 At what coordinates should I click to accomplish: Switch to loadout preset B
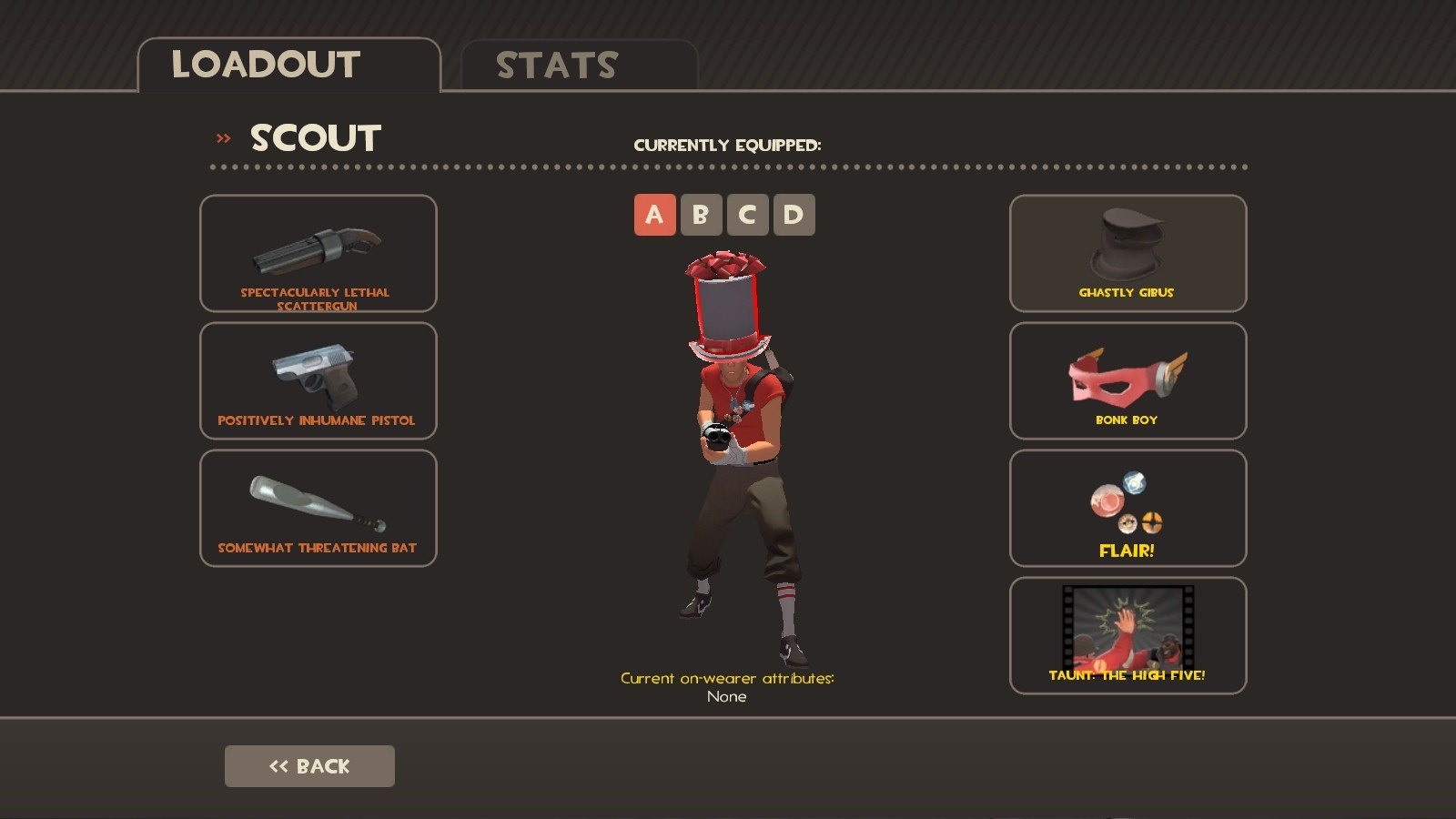pyautogui.click(x=701, y=216)
